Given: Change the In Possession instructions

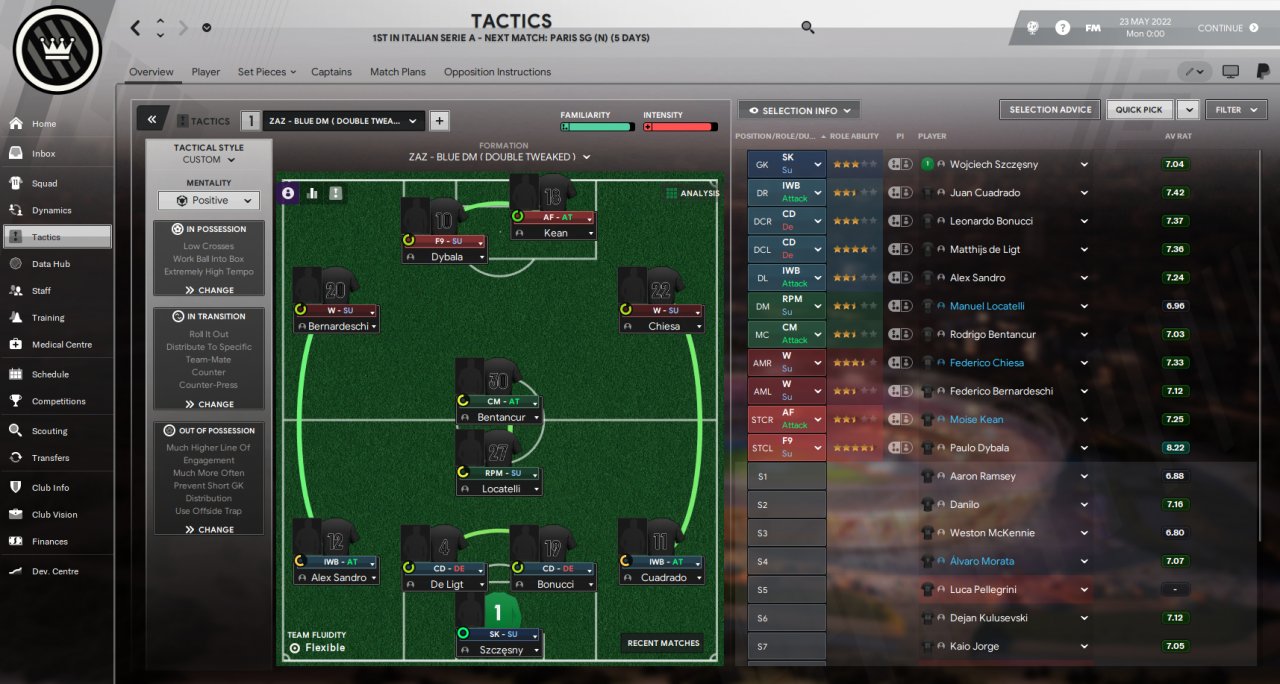Looking at the screenshot, I should click(x=209, y=290).
